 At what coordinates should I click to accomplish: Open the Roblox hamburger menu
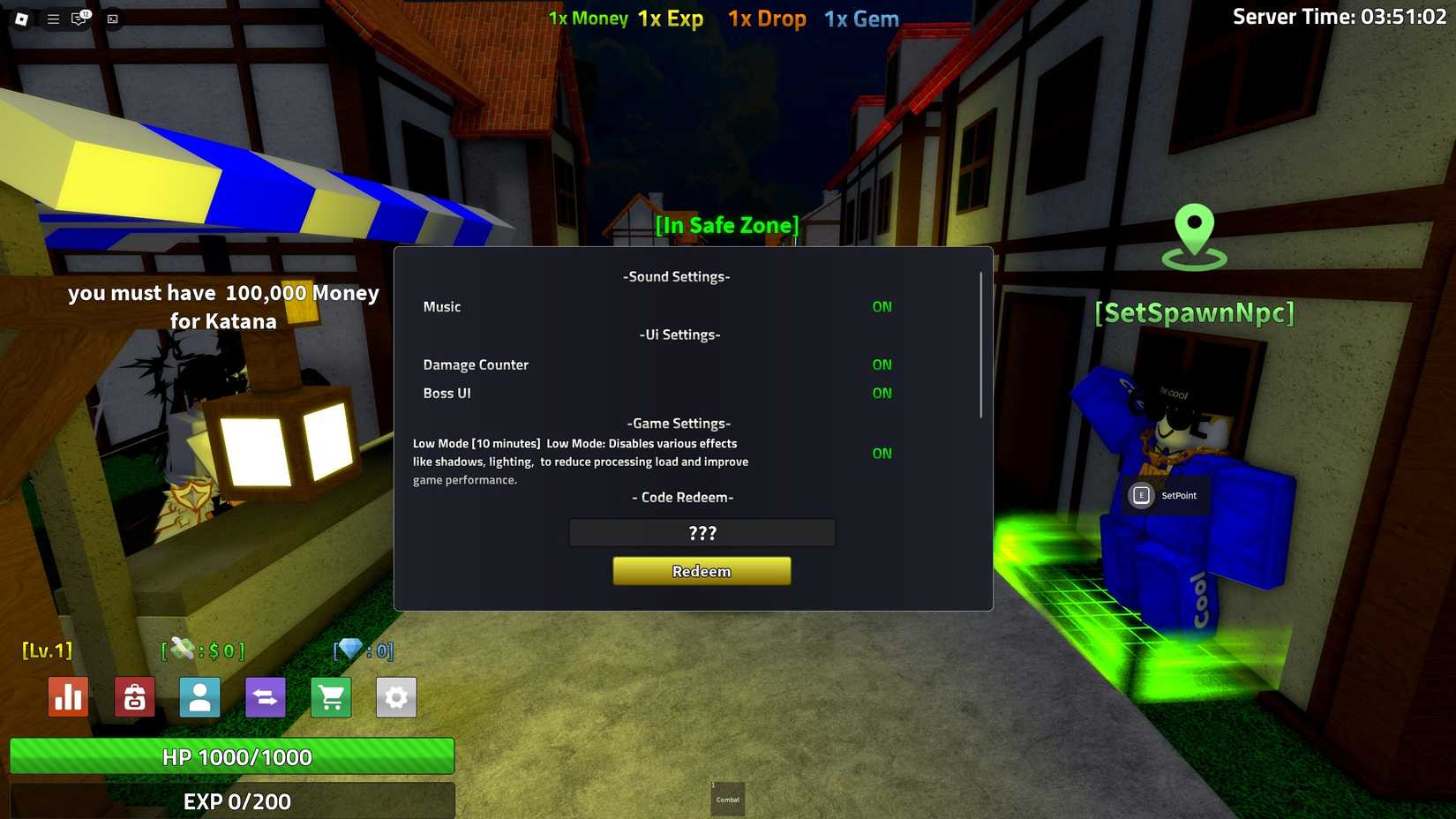[x=52, y=19]
